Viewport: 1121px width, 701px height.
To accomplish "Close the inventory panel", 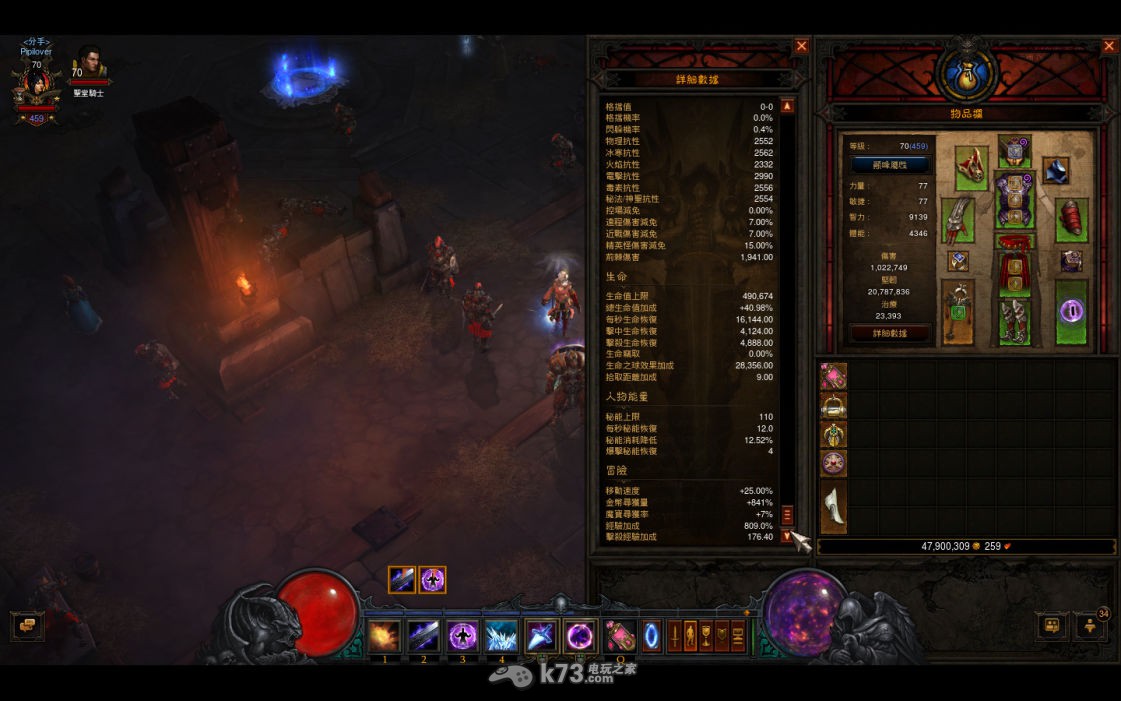I will pyautogui.click(x=1109, y=46).
